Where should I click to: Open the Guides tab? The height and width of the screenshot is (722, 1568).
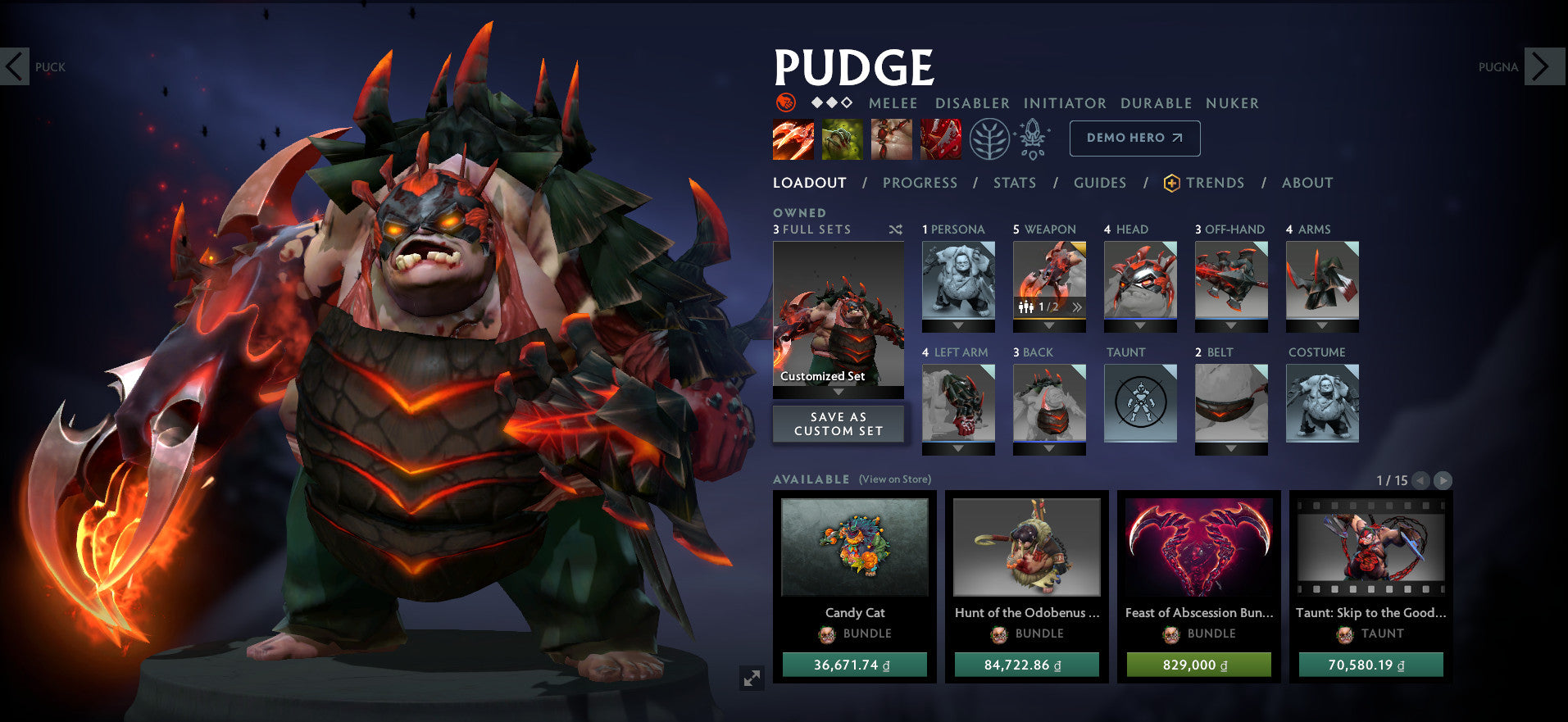coord(1099,183)
